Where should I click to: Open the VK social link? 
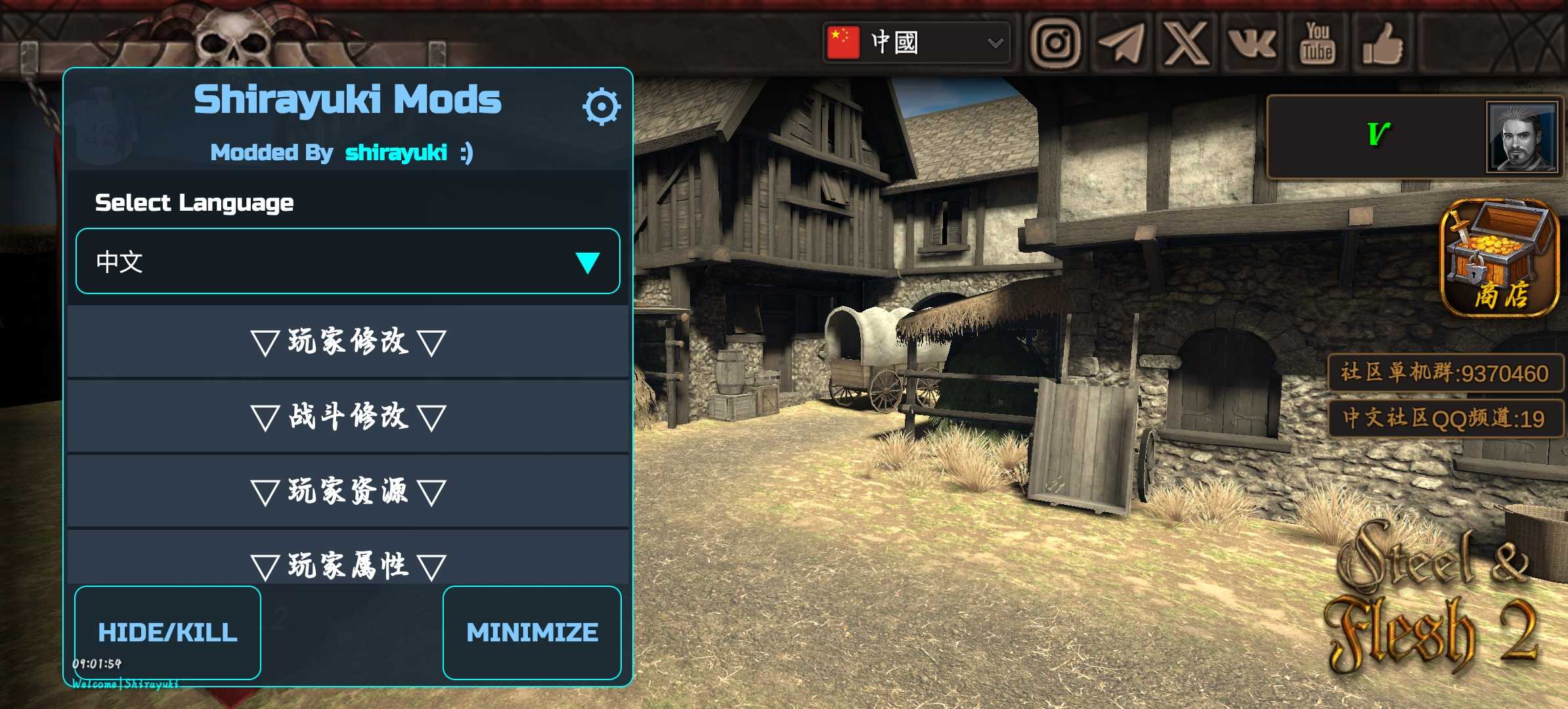1252,43
